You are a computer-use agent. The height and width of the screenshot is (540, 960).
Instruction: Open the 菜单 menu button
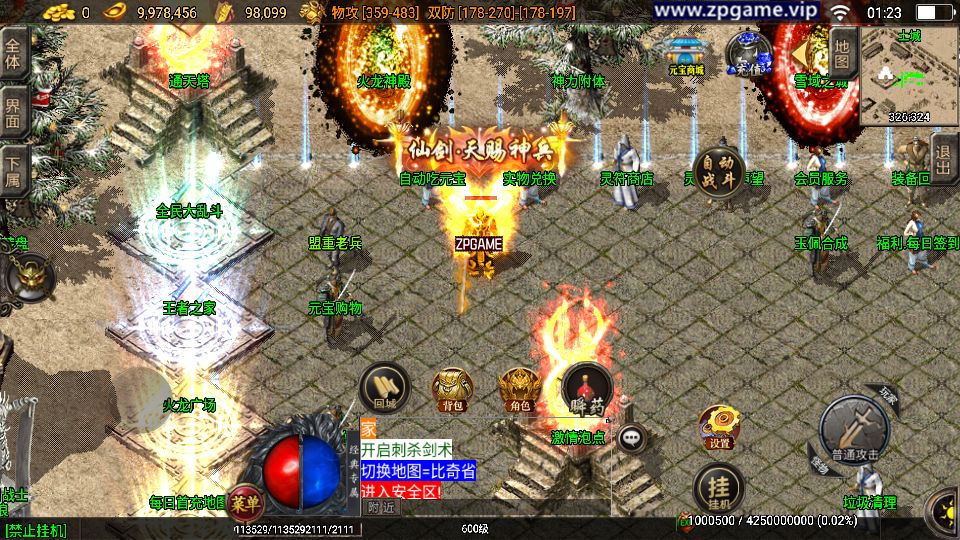pos(243,501)
